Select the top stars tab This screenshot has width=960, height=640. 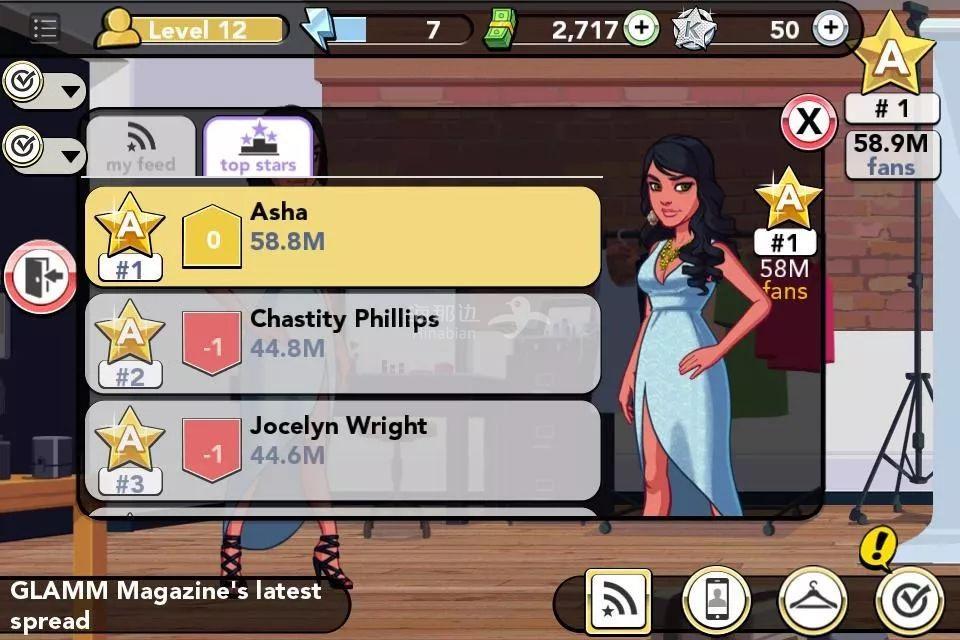[258, 148]
